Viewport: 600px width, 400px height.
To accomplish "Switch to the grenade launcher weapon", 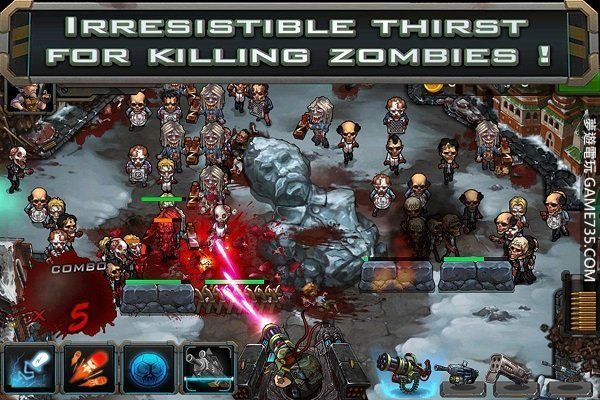I will 456,375.
